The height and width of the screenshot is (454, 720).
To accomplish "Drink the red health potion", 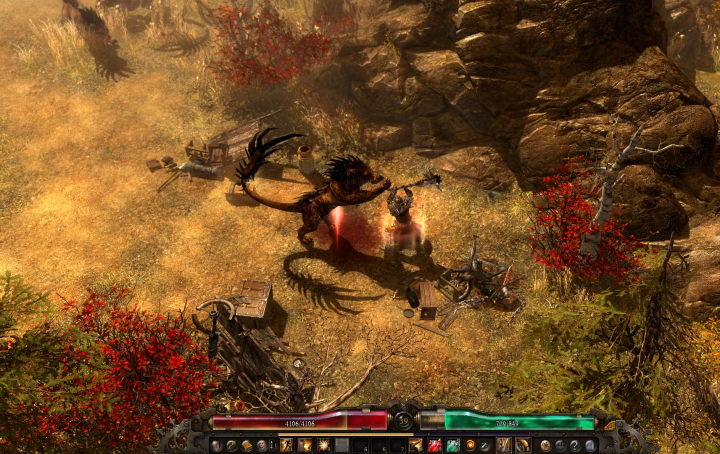I will point(435,445).
